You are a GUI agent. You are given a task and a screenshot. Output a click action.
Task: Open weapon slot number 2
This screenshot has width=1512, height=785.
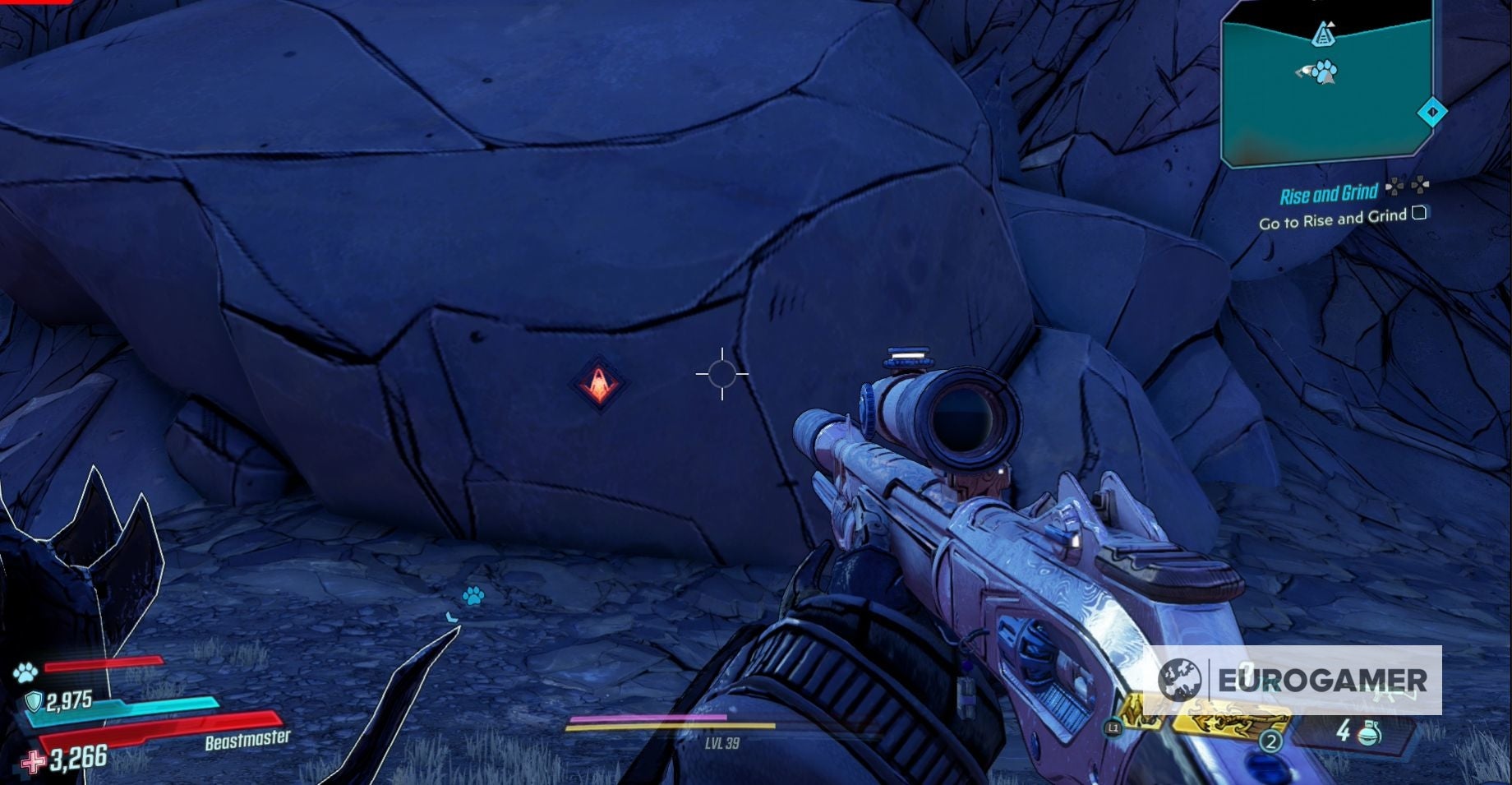point(1270,741)
